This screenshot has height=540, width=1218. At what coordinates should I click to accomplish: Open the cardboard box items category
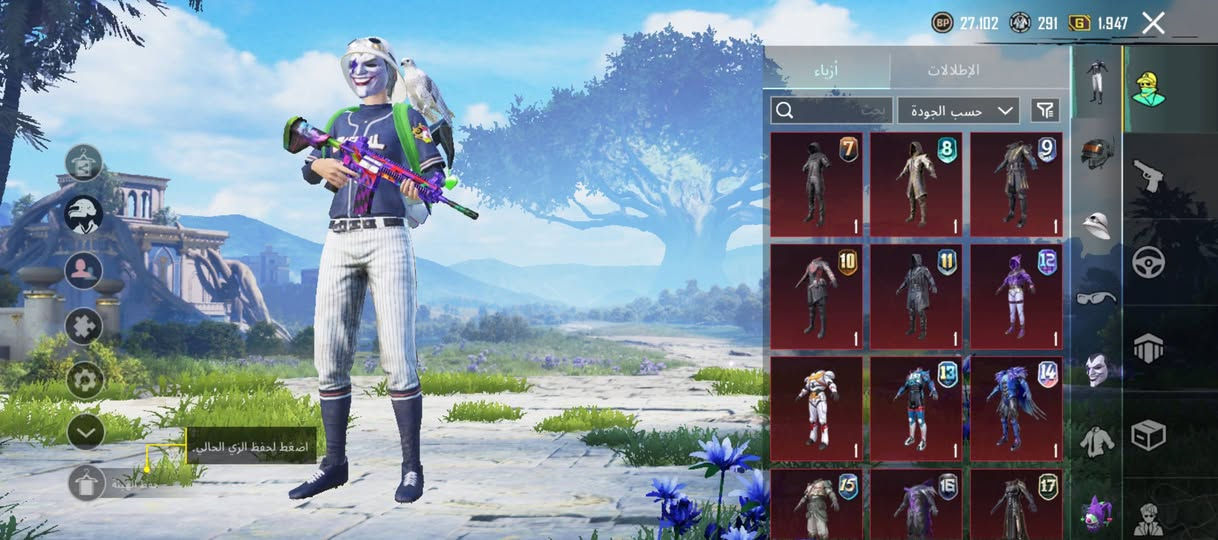coord(1148,435)
